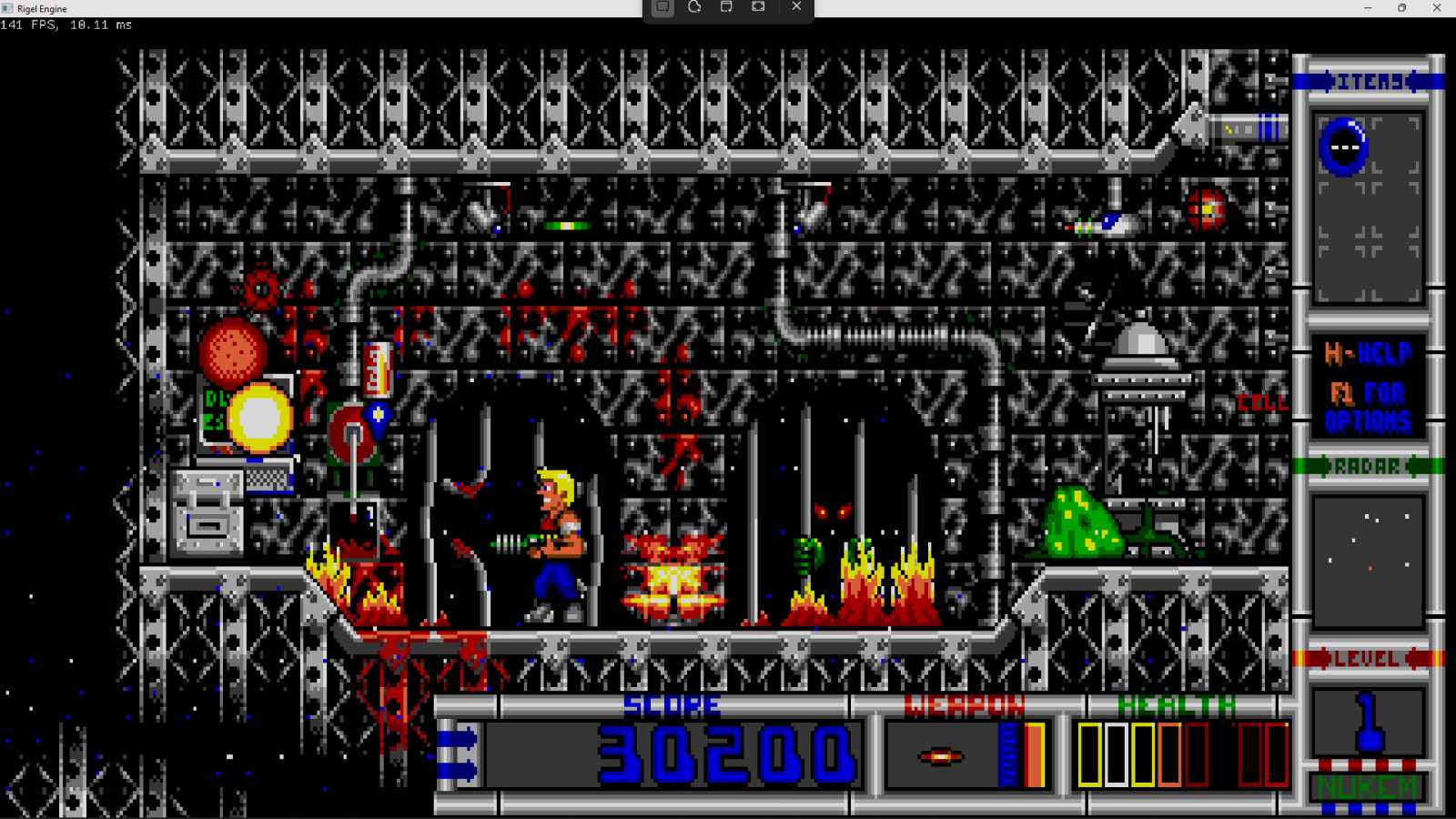Click the window overlay icon in the title bar
Screen dimensions: 1456x819
[725, 7]
